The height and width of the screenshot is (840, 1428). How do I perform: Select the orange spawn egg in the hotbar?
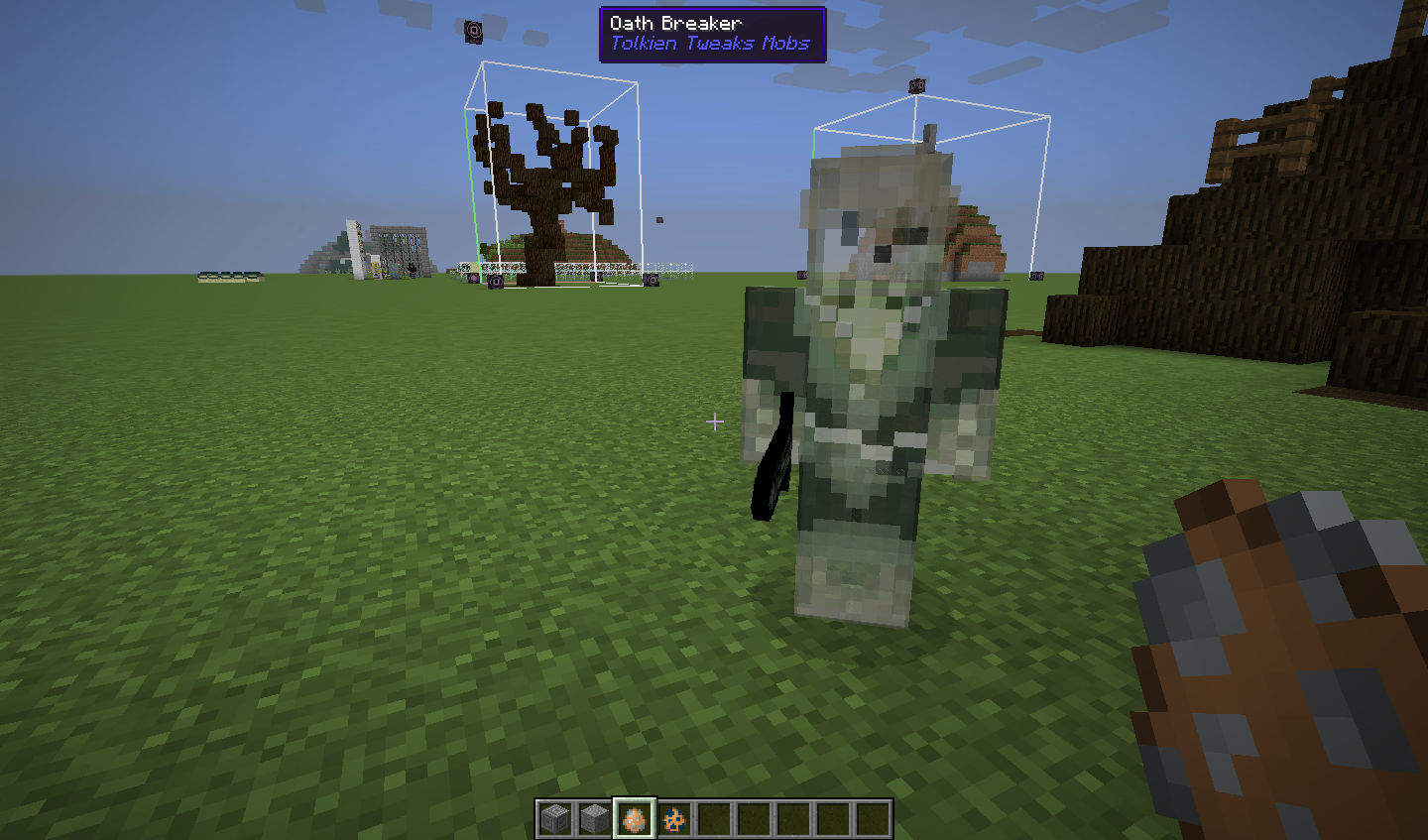[x=636, y=819]
